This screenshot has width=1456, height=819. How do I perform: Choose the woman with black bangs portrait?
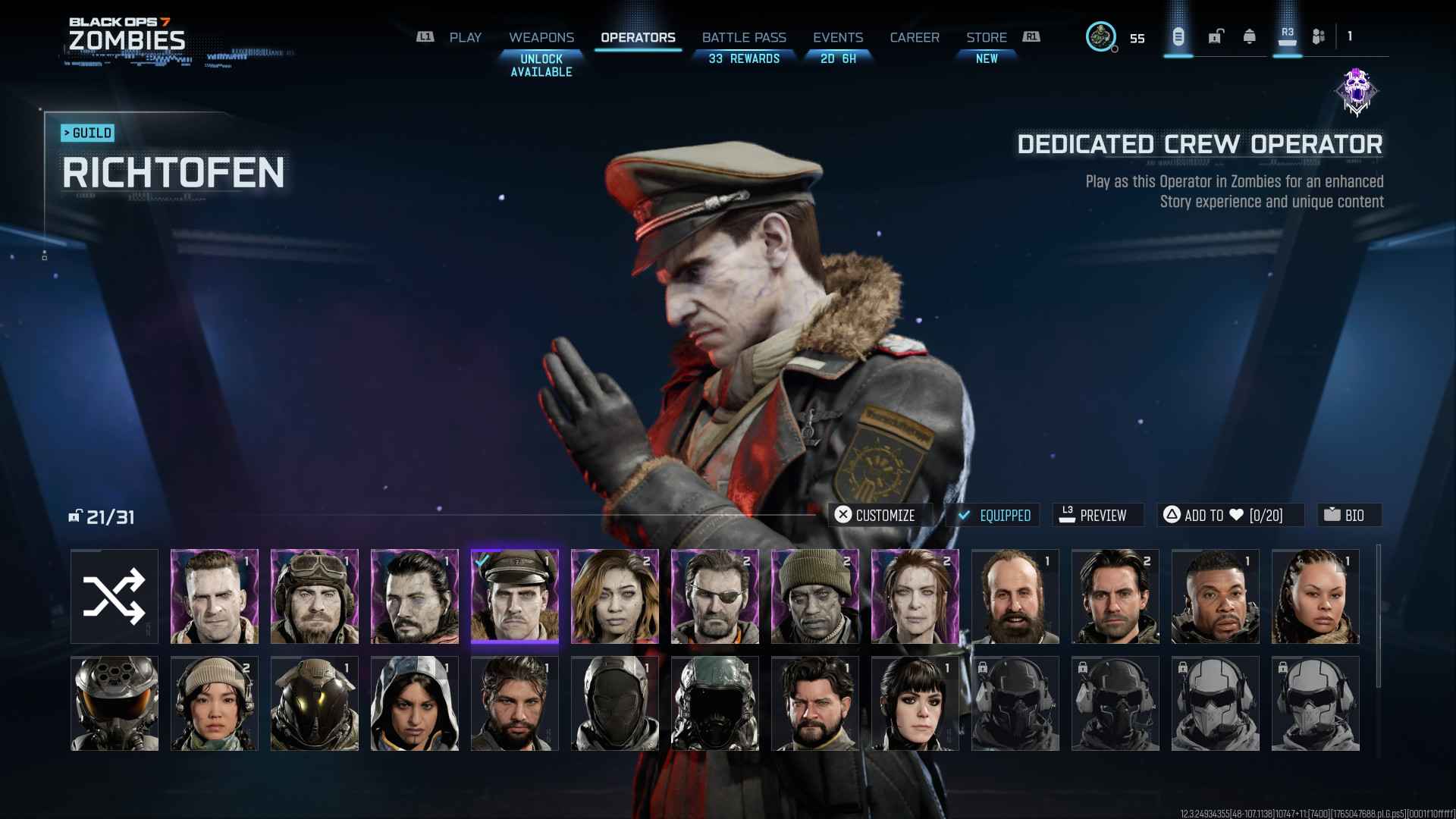915,704
